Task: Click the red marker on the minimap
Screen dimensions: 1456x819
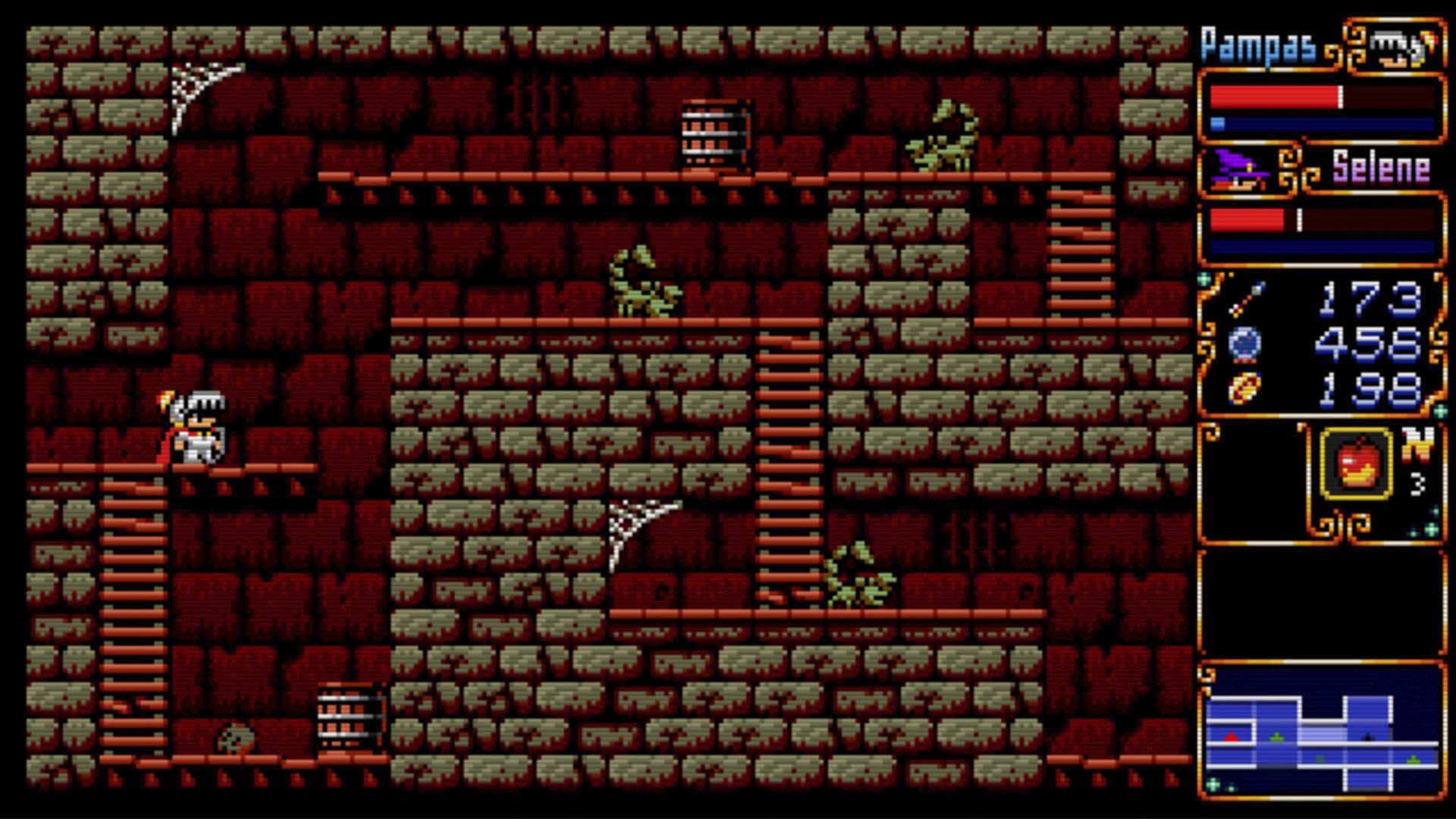Action: tap(1231, 738)
